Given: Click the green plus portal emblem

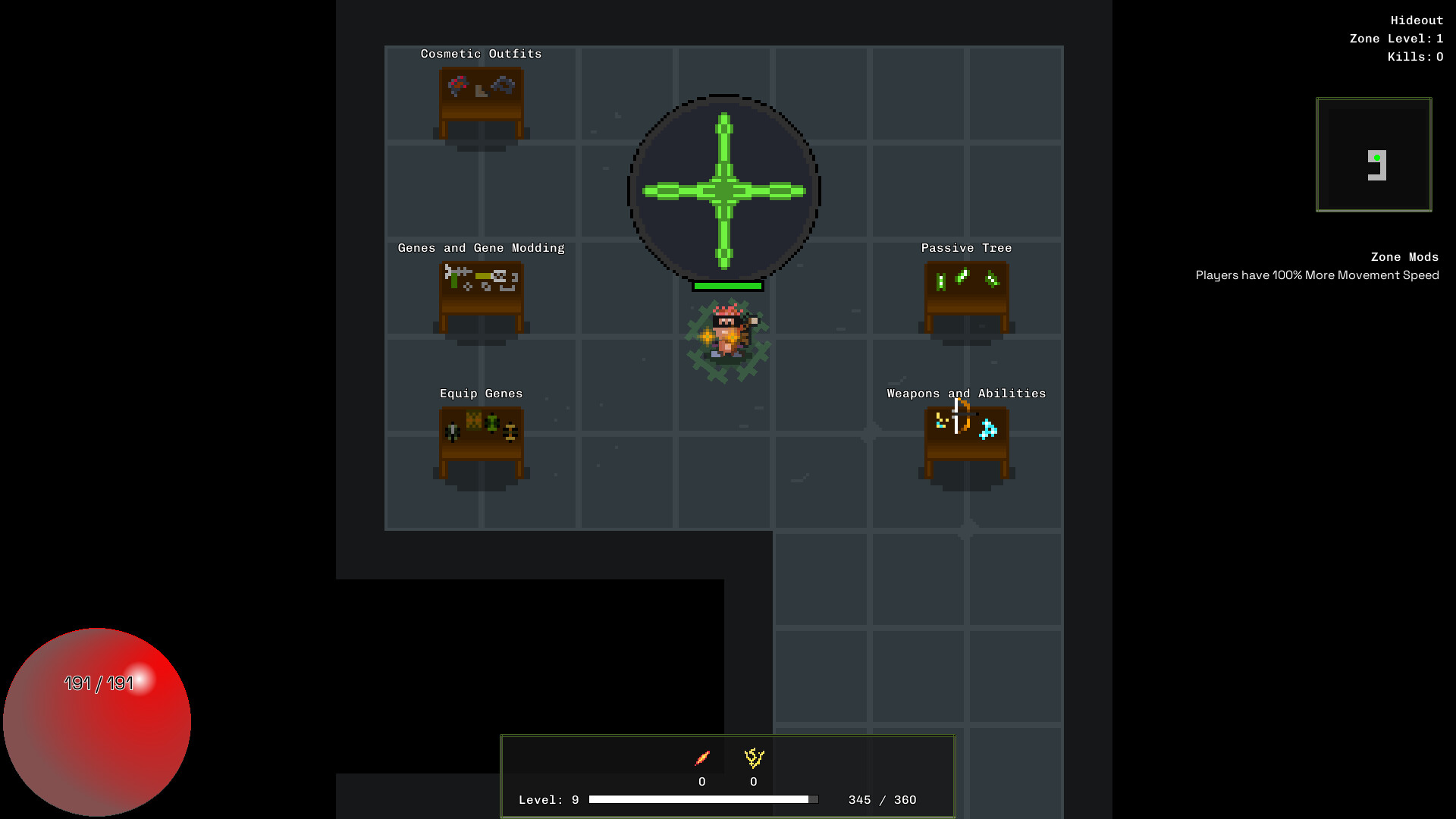Looking at the screenshot, I should (723, 190).
